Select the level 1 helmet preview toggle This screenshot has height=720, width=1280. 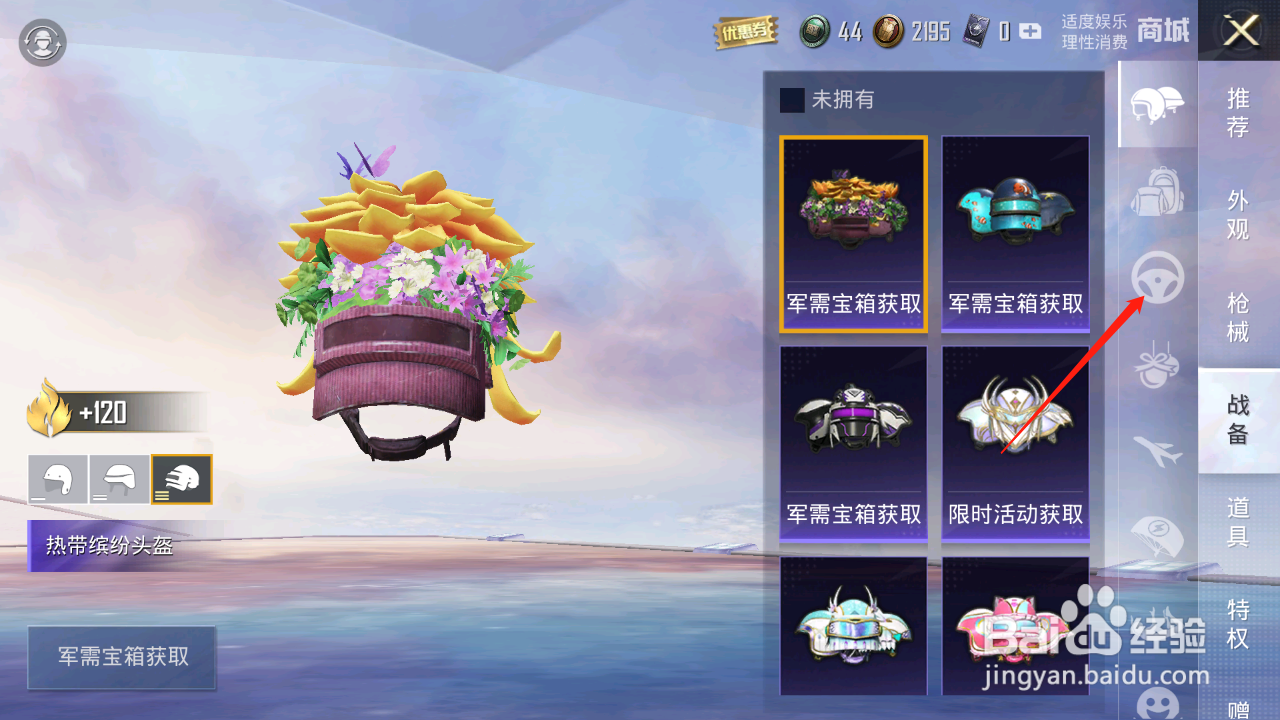[58, 479]
